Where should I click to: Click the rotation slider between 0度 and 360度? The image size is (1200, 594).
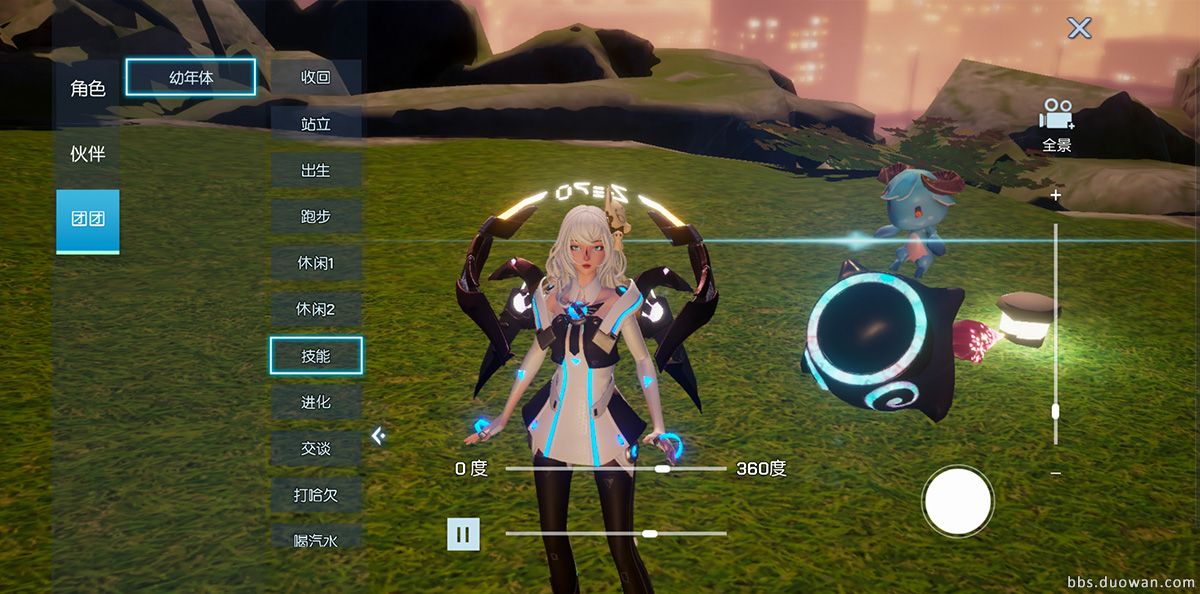pos(616,468)
